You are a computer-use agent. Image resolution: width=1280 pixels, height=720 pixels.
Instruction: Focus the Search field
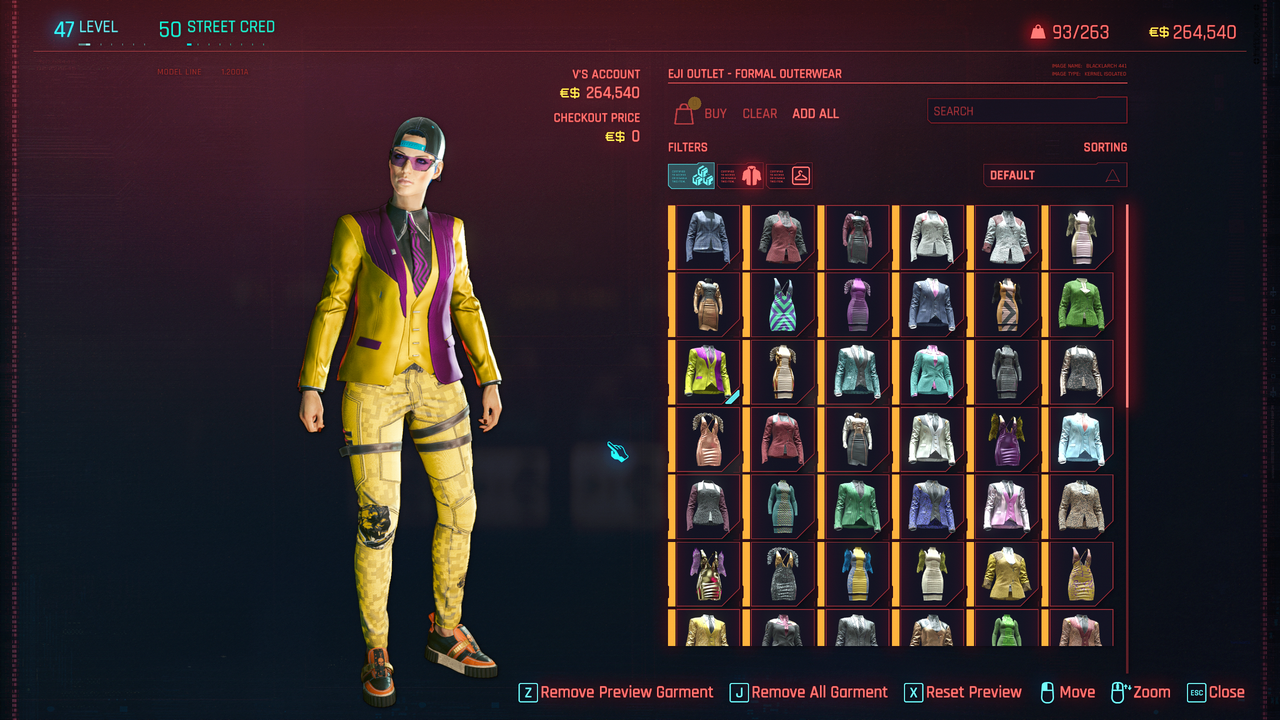click(x=1026, y=111)
